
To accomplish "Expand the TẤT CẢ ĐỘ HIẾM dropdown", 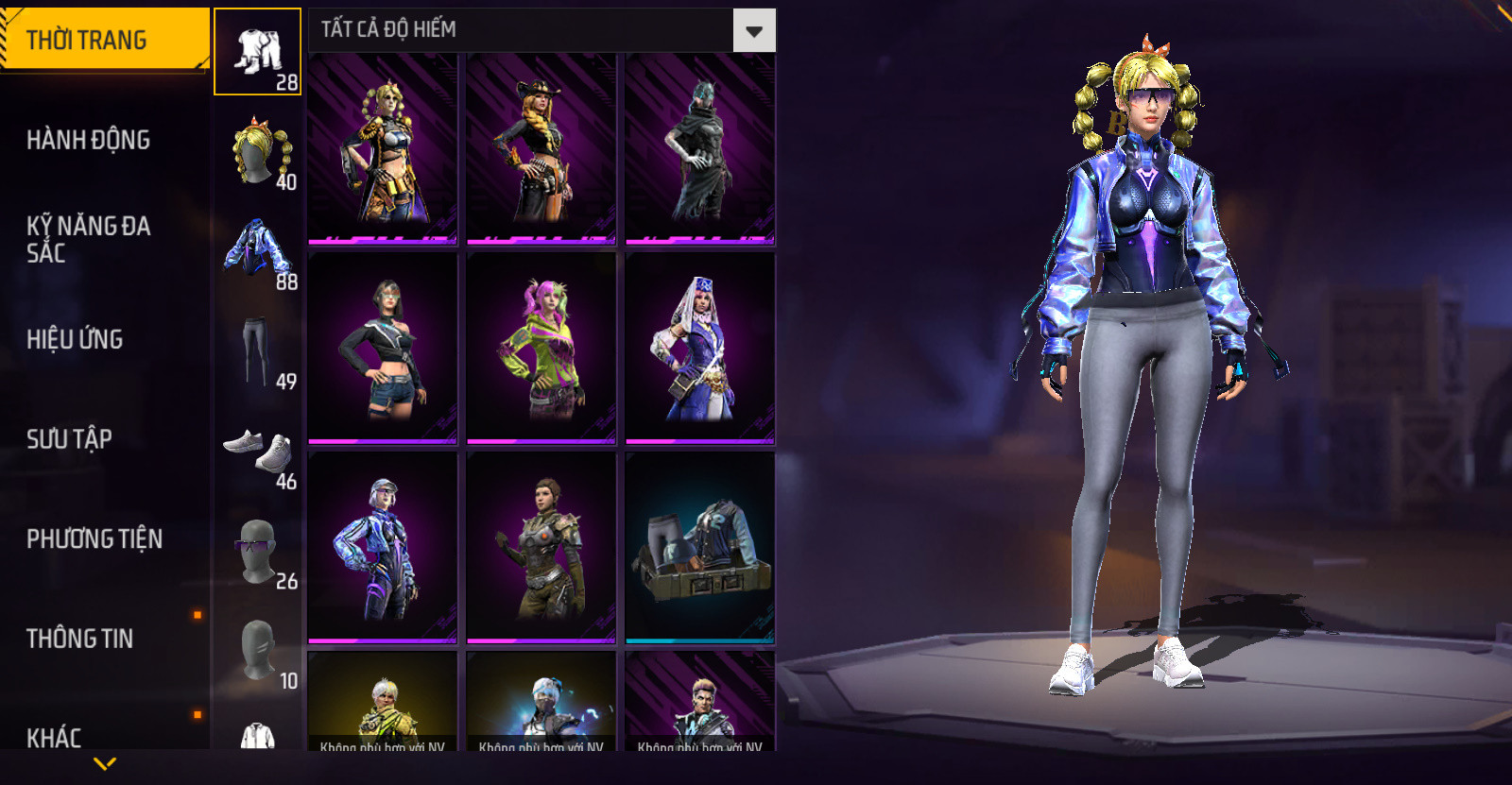I will click(x=753, y=30).
